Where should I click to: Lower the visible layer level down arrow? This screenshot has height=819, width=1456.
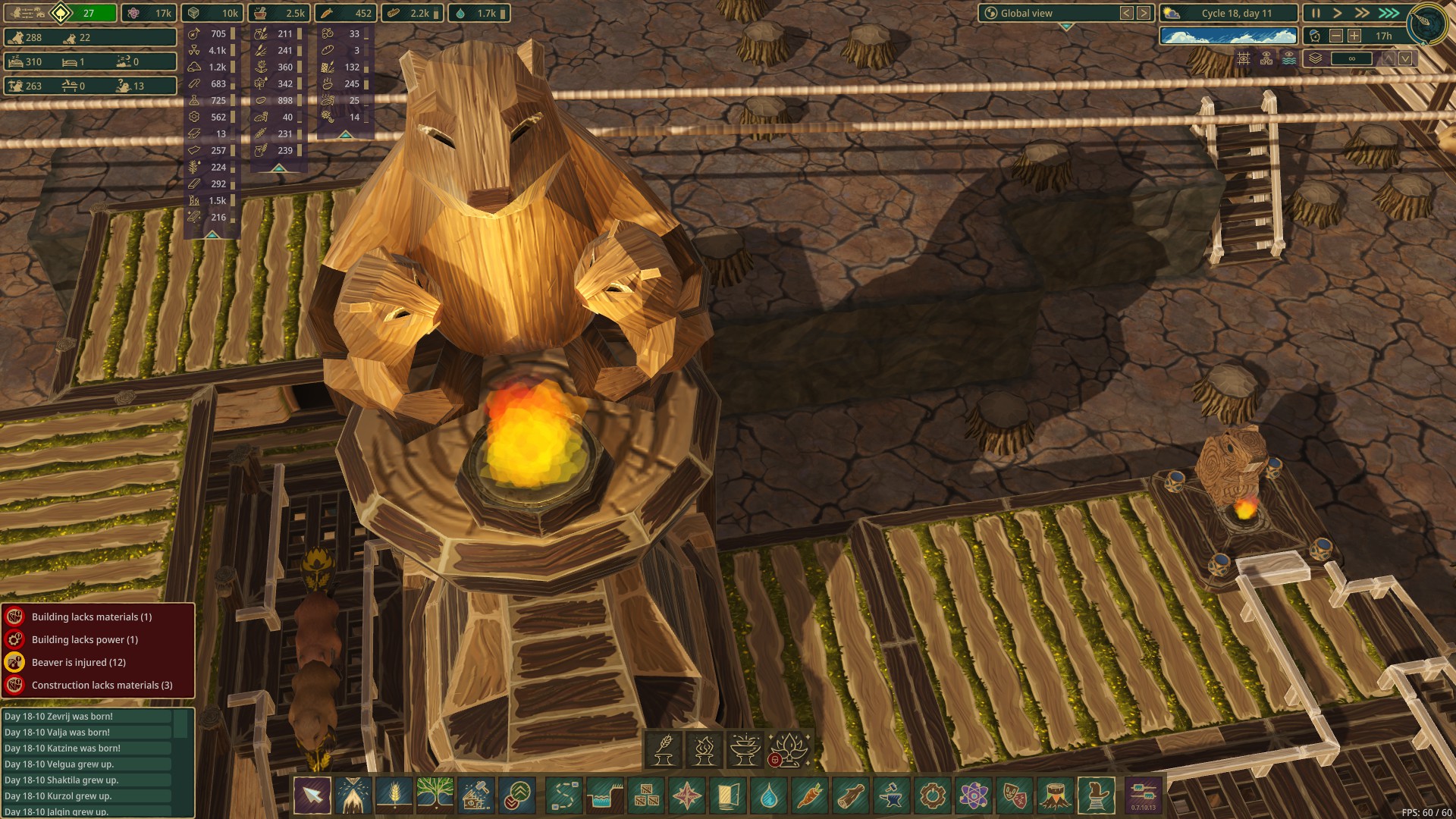click(x=1405, y=58)
